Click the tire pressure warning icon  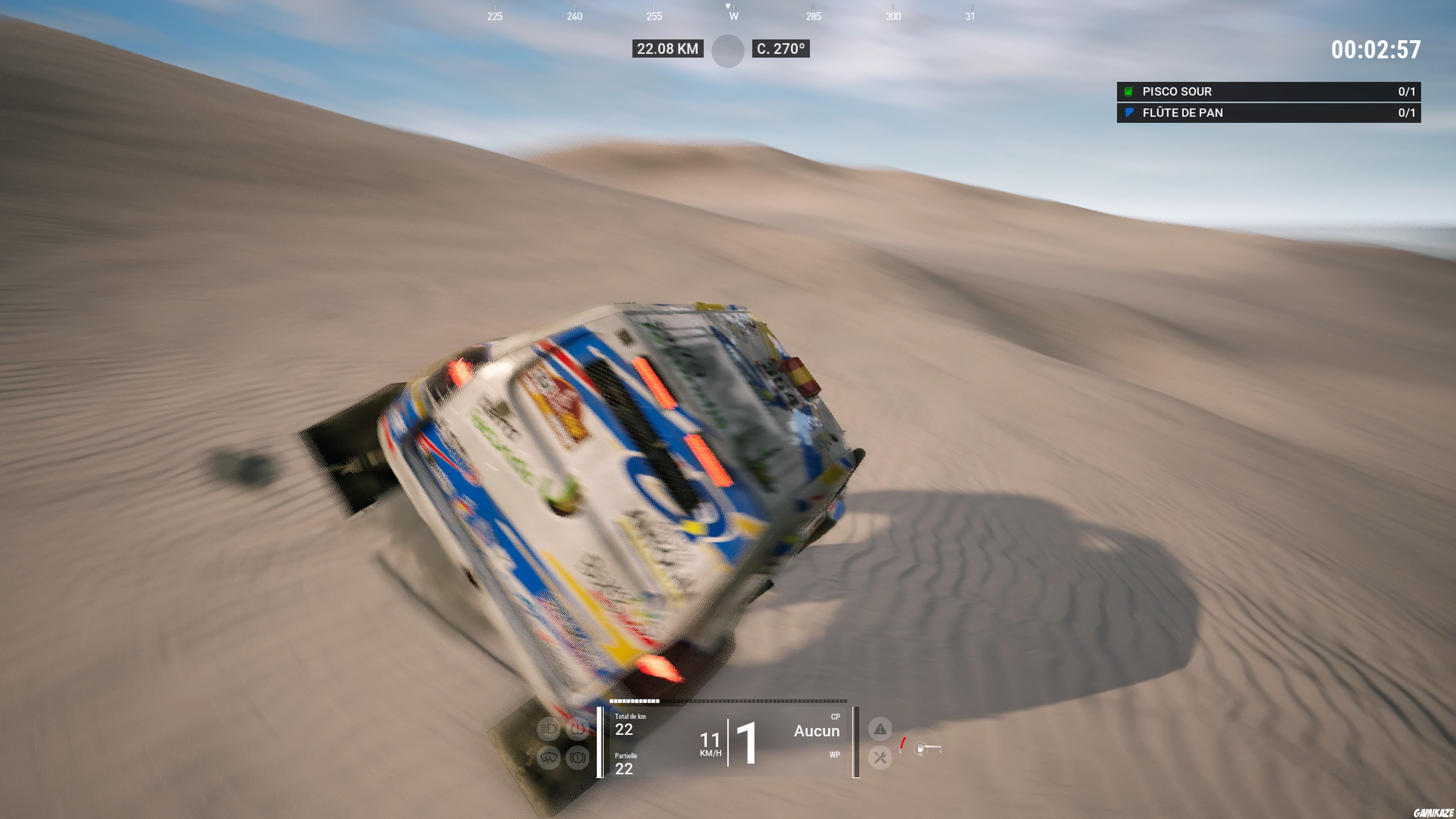pos(577,729)
